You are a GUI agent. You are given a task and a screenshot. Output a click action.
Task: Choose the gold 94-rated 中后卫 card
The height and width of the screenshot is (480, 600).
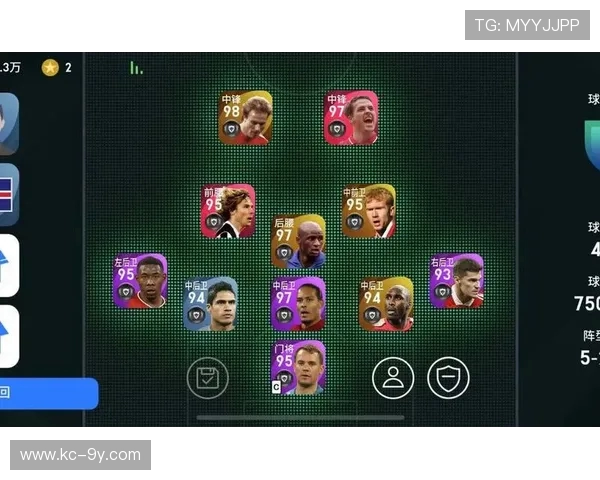pos(386,304)
